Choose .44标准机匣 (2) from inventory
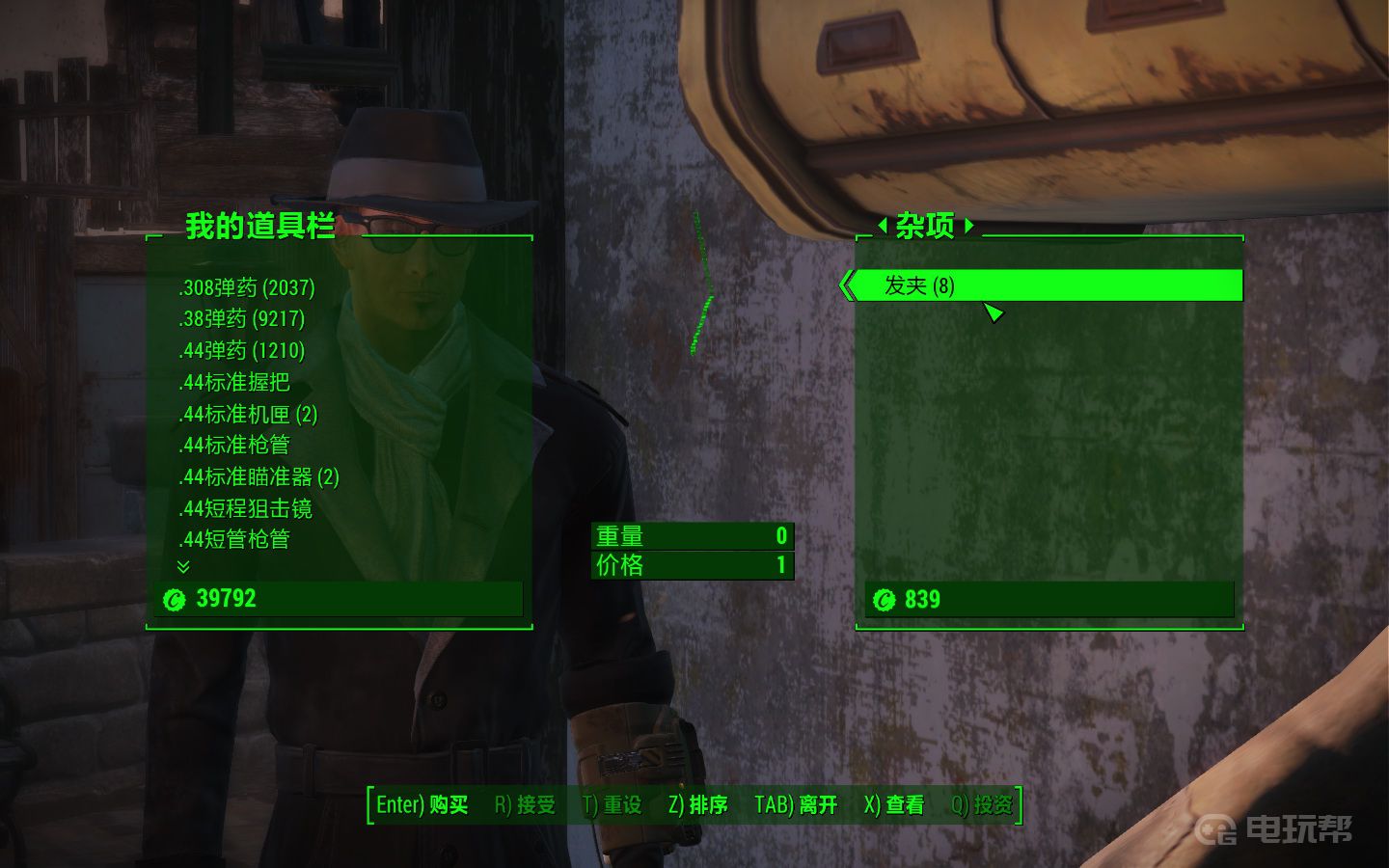The width and height of the screenshot is (1389, 868). (x=248, y=414)
